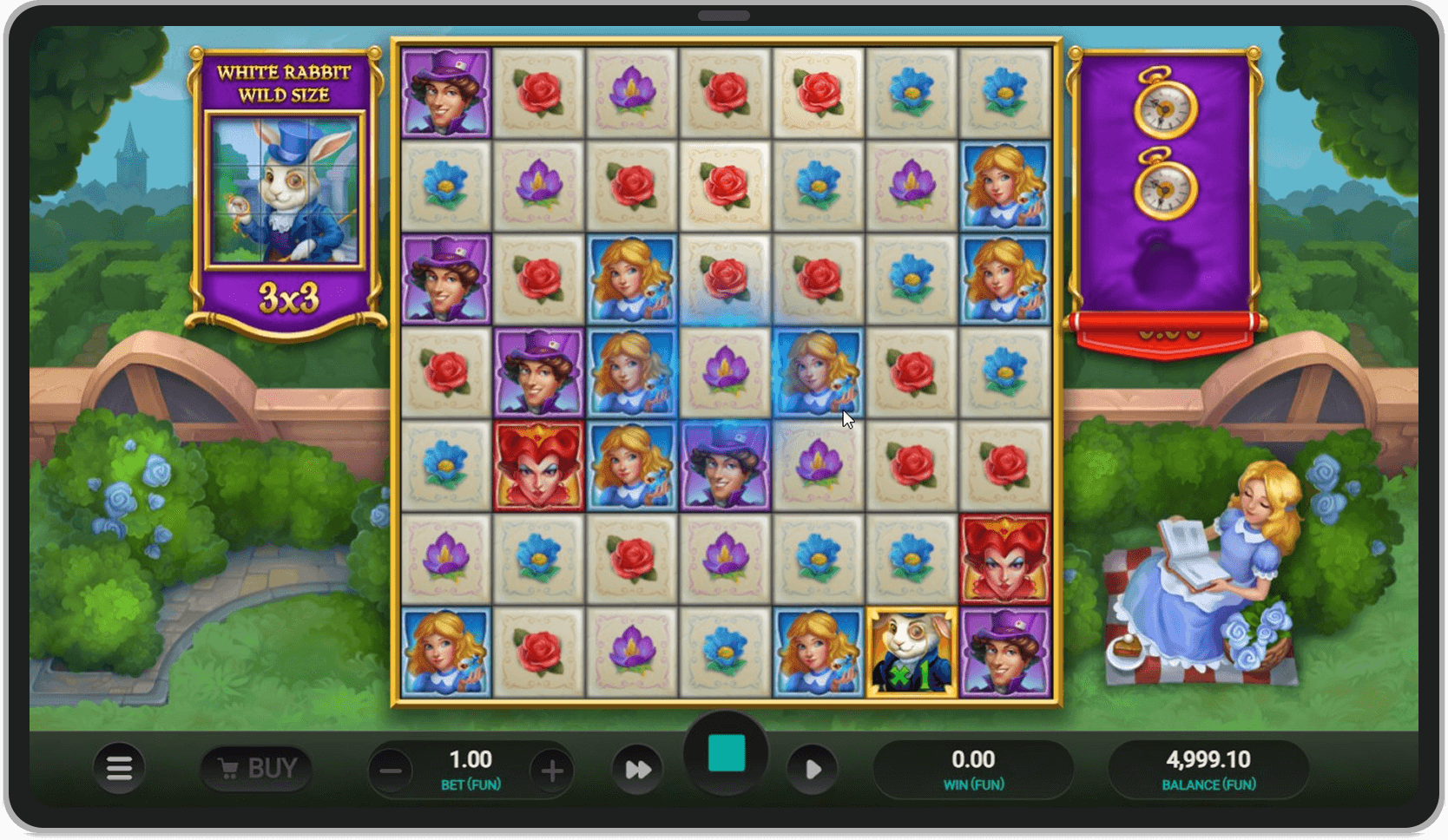Image resolution: width=1448 pixels, height=840 pixels.
Task: Open the hamburger game menu
Action: click(120, 769)
